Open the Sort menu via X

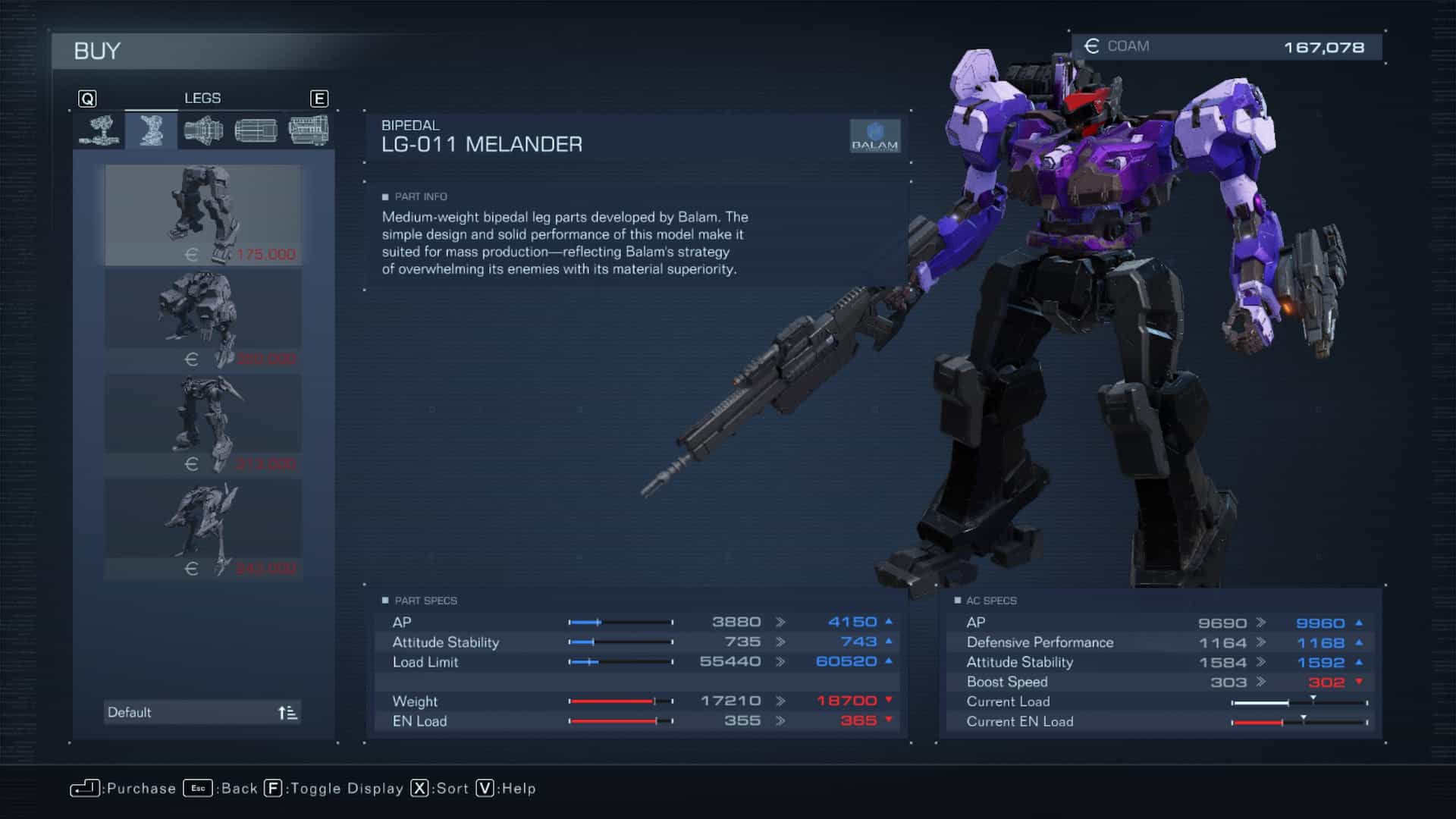click(419, 789)
